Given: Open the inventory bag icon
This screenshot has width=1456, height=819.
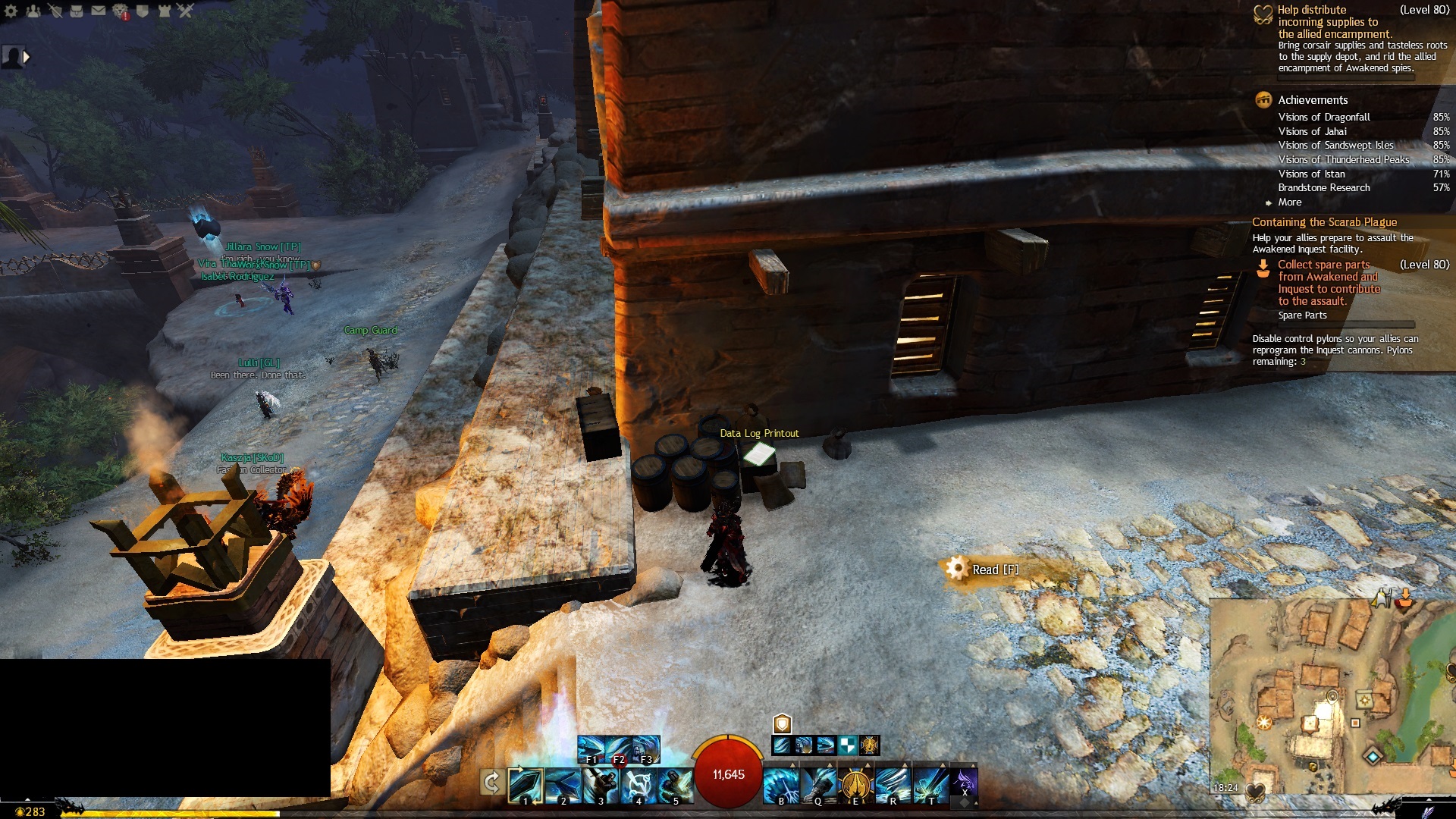Looking at the screenshot, I should click(77, 11).
